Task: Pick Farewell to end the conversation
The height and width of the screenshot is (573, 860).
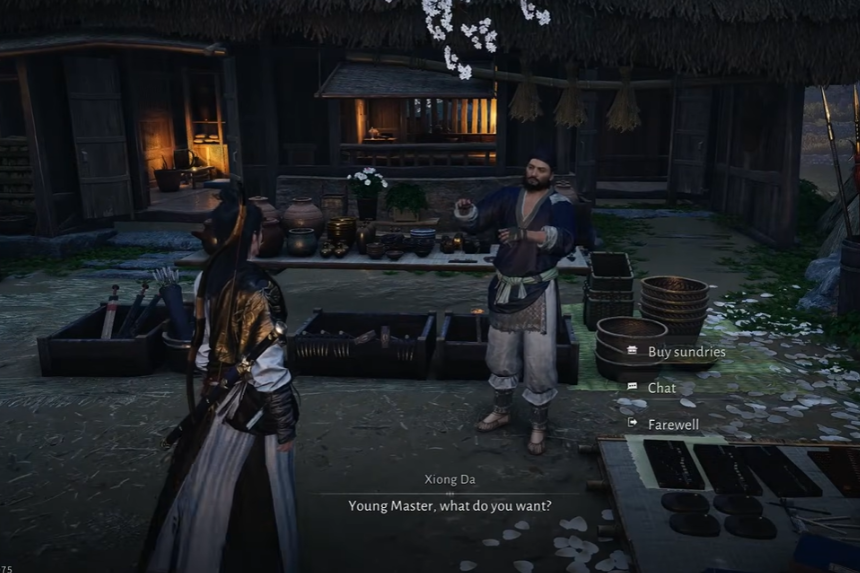Action: (672, 424)
